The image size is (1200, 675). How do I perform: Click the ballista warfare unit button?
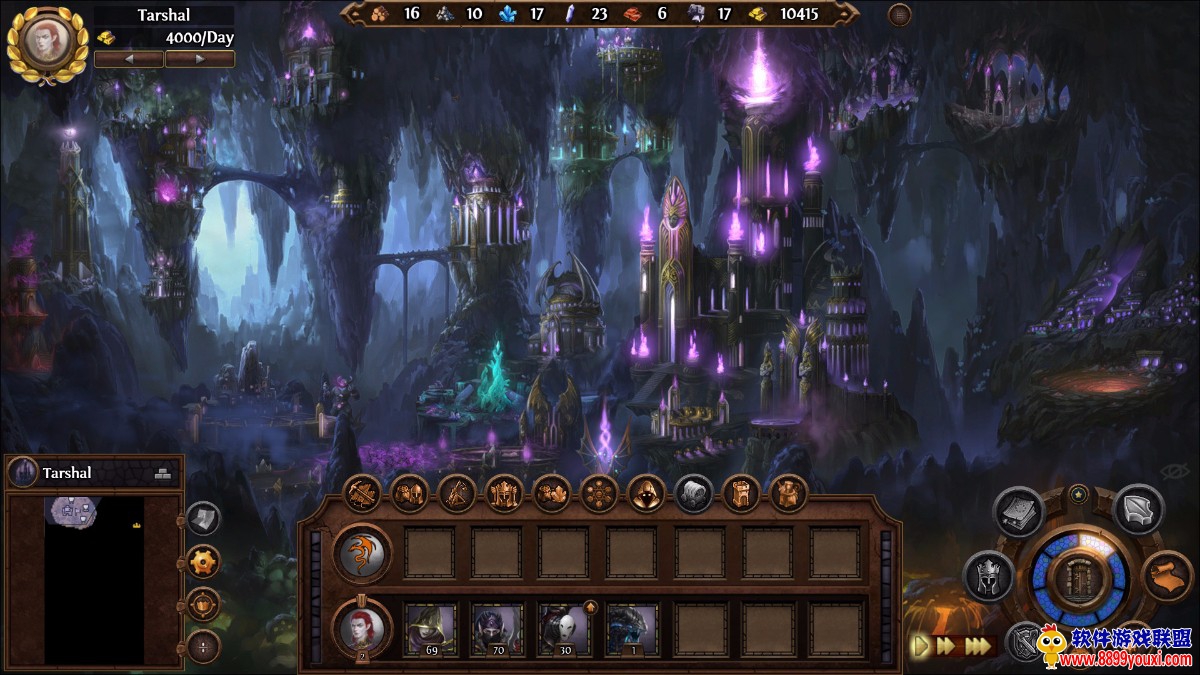(456, 493)
